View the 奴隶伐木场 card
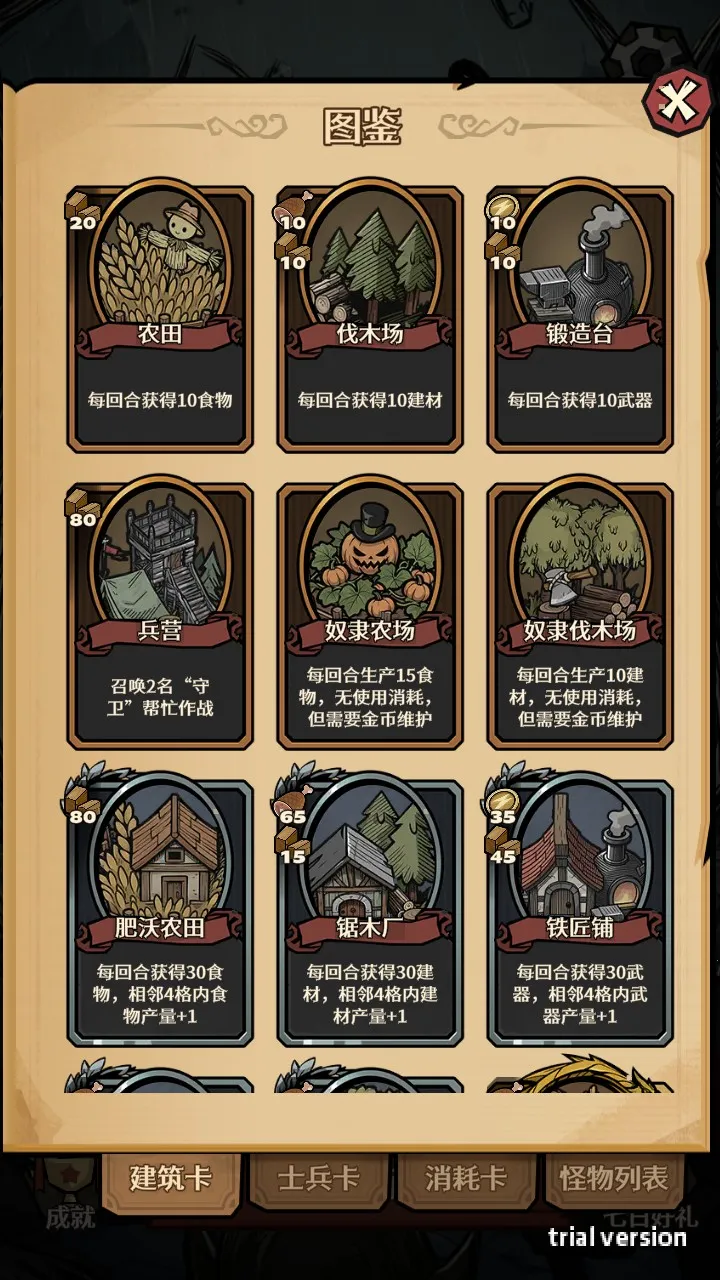Image resolution: width=720 pixels, height=1280 pixels. tap(580, 615)
